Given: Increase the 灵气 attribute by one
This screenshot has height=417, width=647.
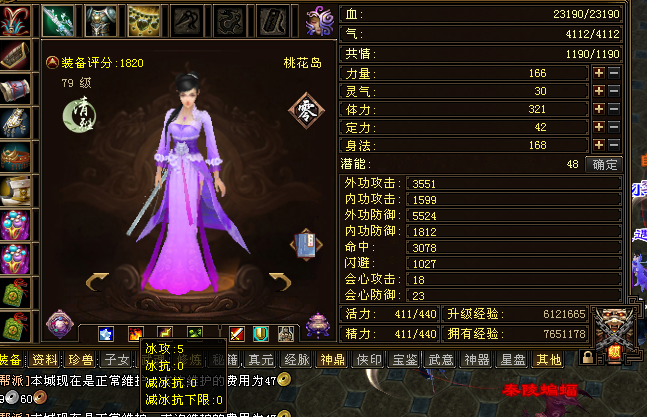Looking at the screenshot, I should pyautogui.click(x=599, y=91).
